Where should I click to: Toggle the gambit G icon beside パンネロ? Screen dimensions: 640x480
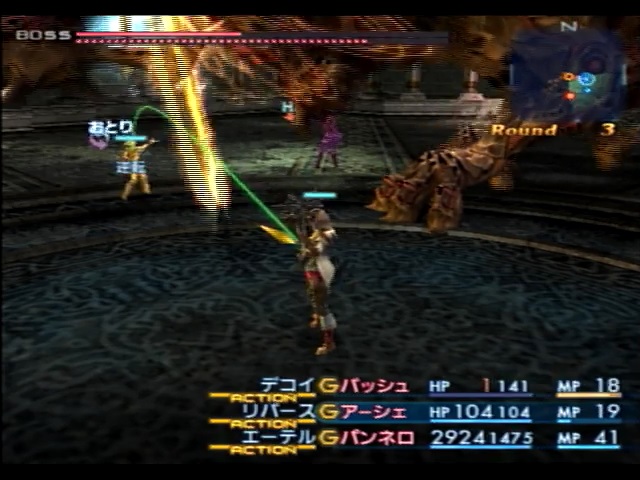(330, 438)
